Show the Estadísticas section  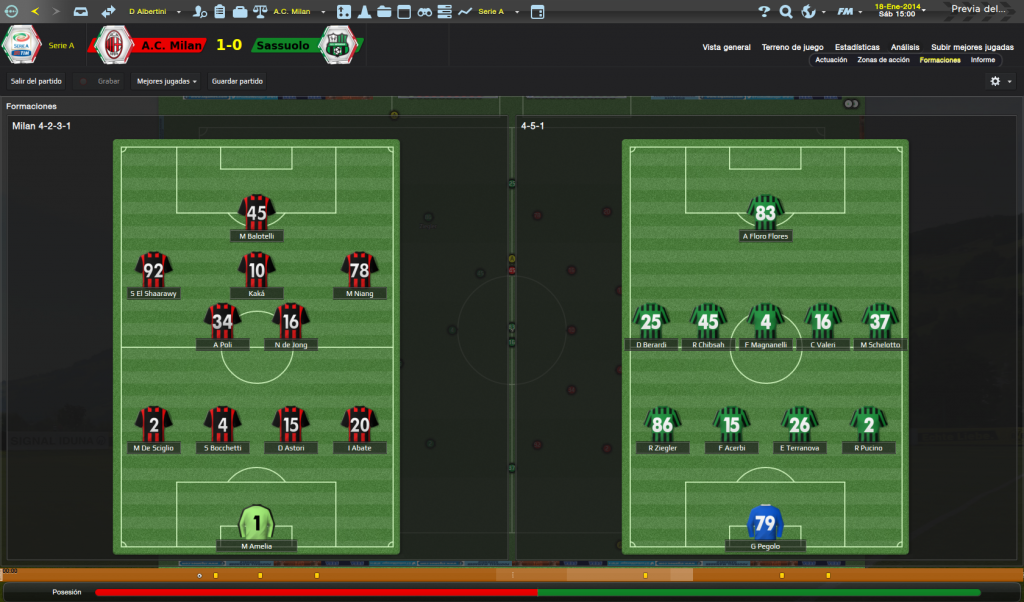[x=857, y=47]
